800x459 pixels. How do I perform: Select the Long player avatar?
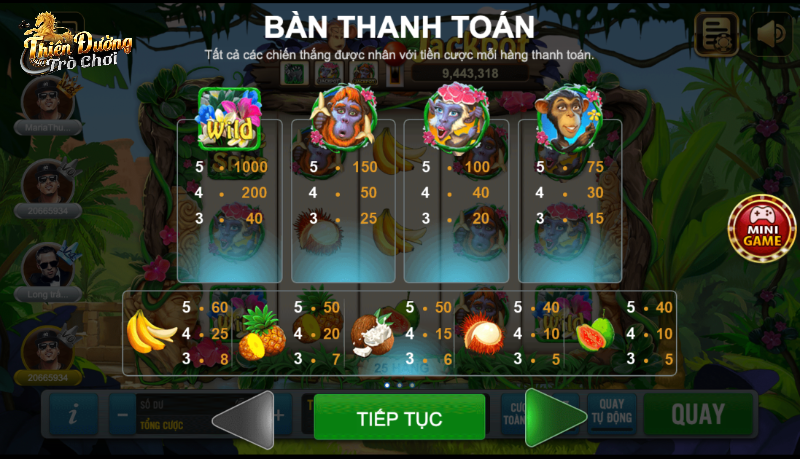[x=46, y=266]
